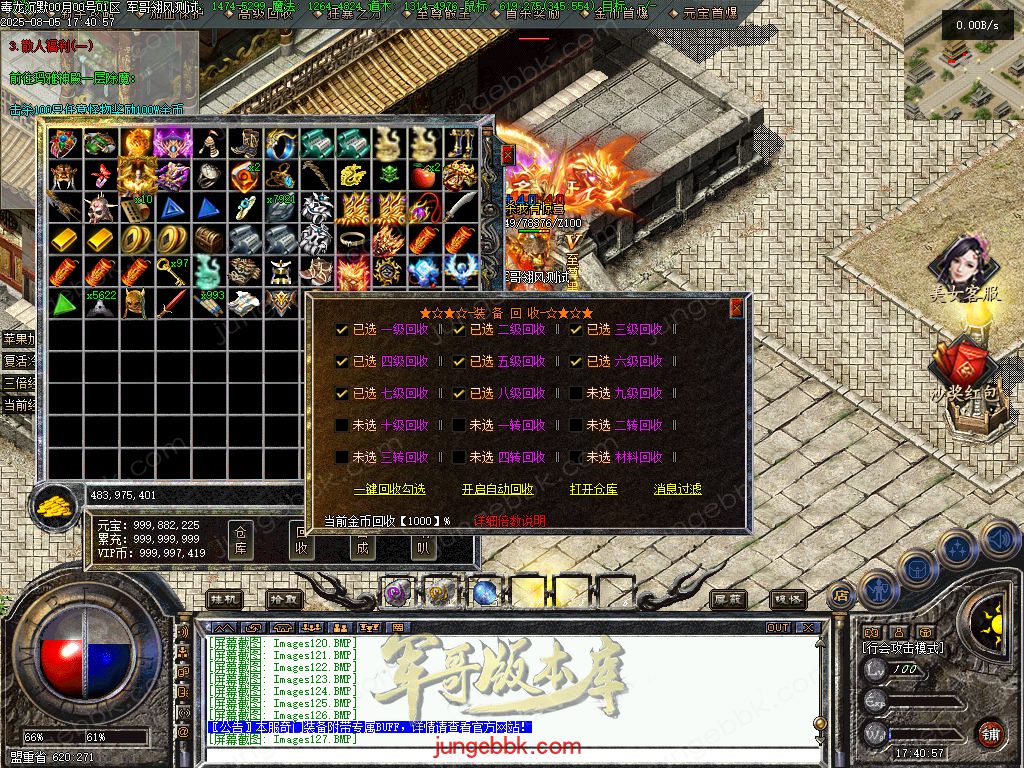
Task: Uncheck the 一级回收 option
Action: [343, 329]
